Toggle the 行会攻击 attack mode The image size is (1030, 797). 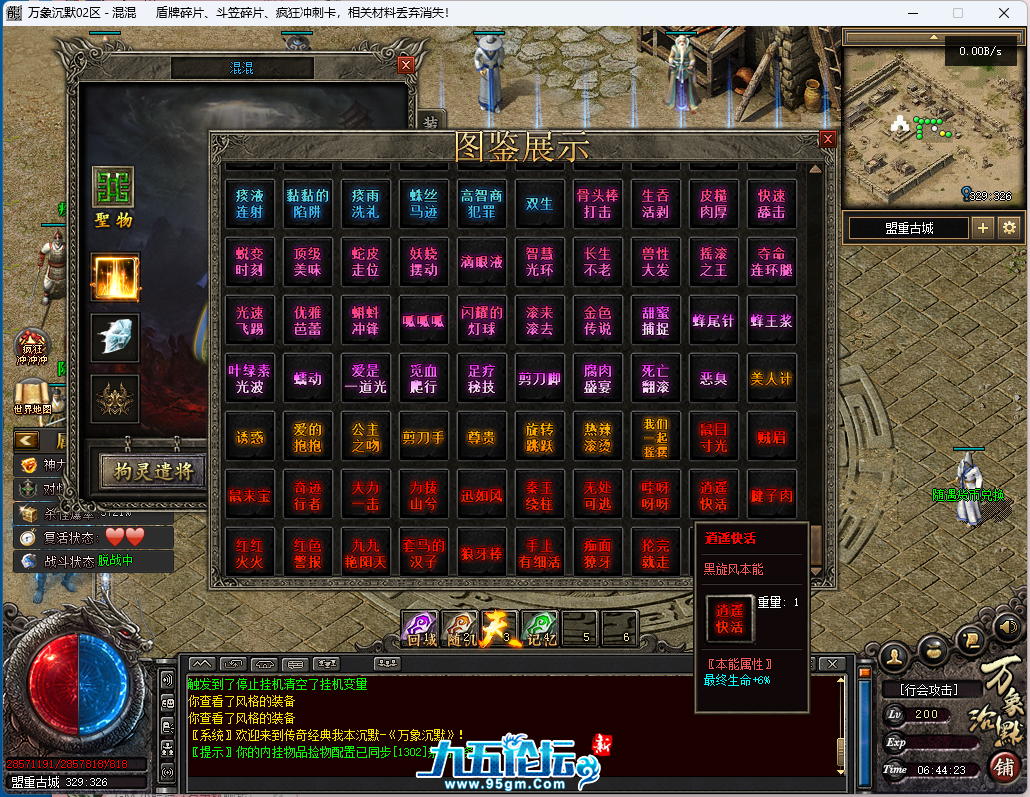(x=928, y=690)
